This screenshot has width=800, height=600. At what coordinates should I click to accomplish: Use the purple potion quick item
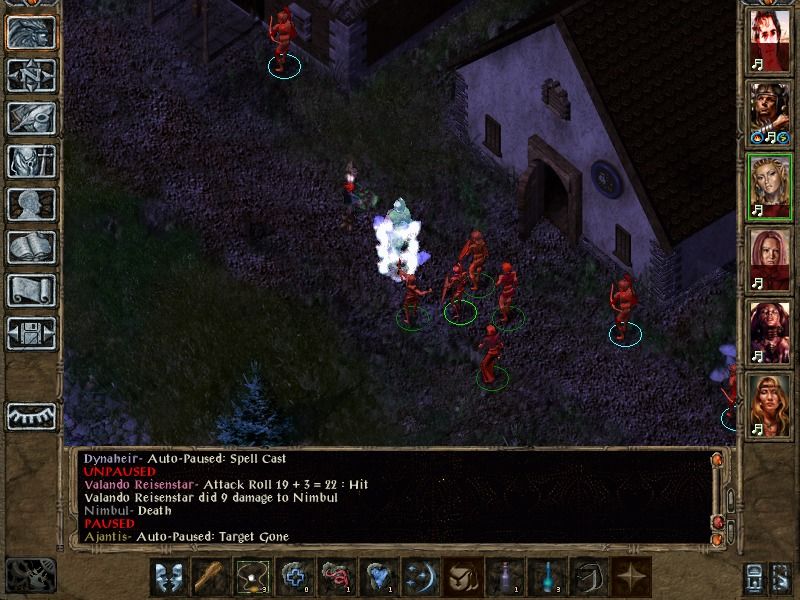tap(503, 577)
